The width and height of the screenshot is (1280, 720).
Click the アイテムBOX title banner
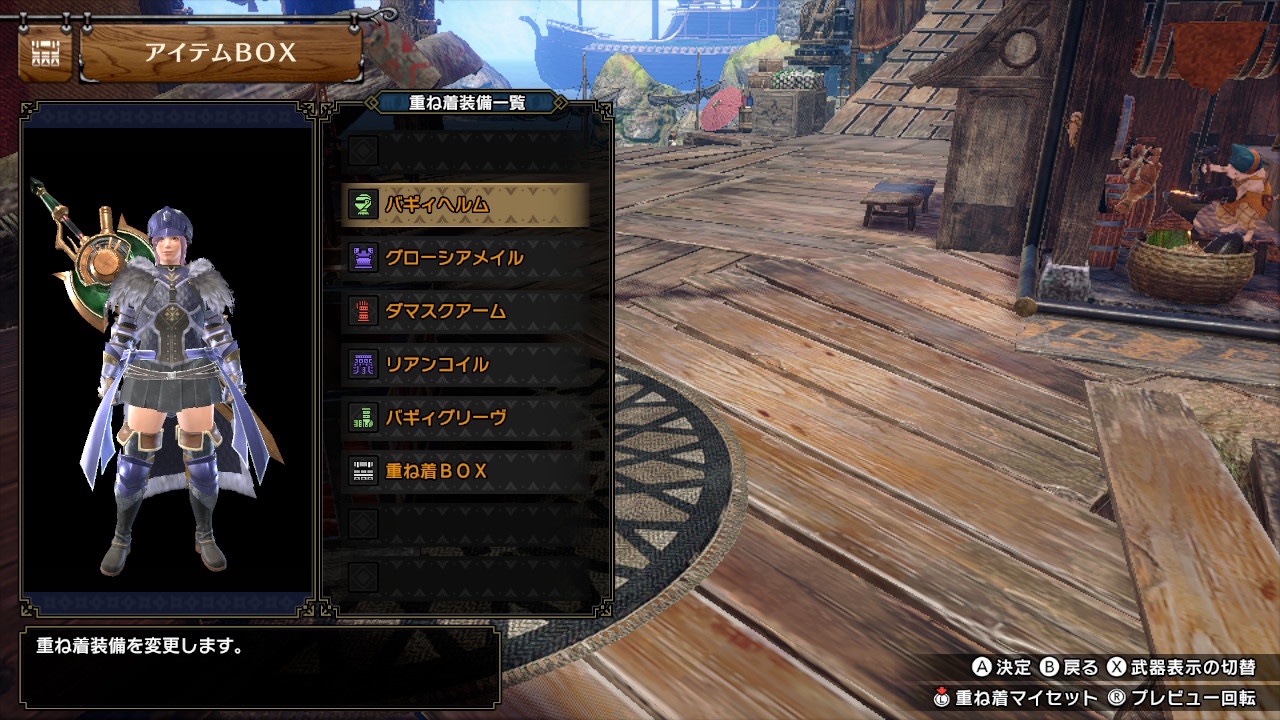point(220,54)
